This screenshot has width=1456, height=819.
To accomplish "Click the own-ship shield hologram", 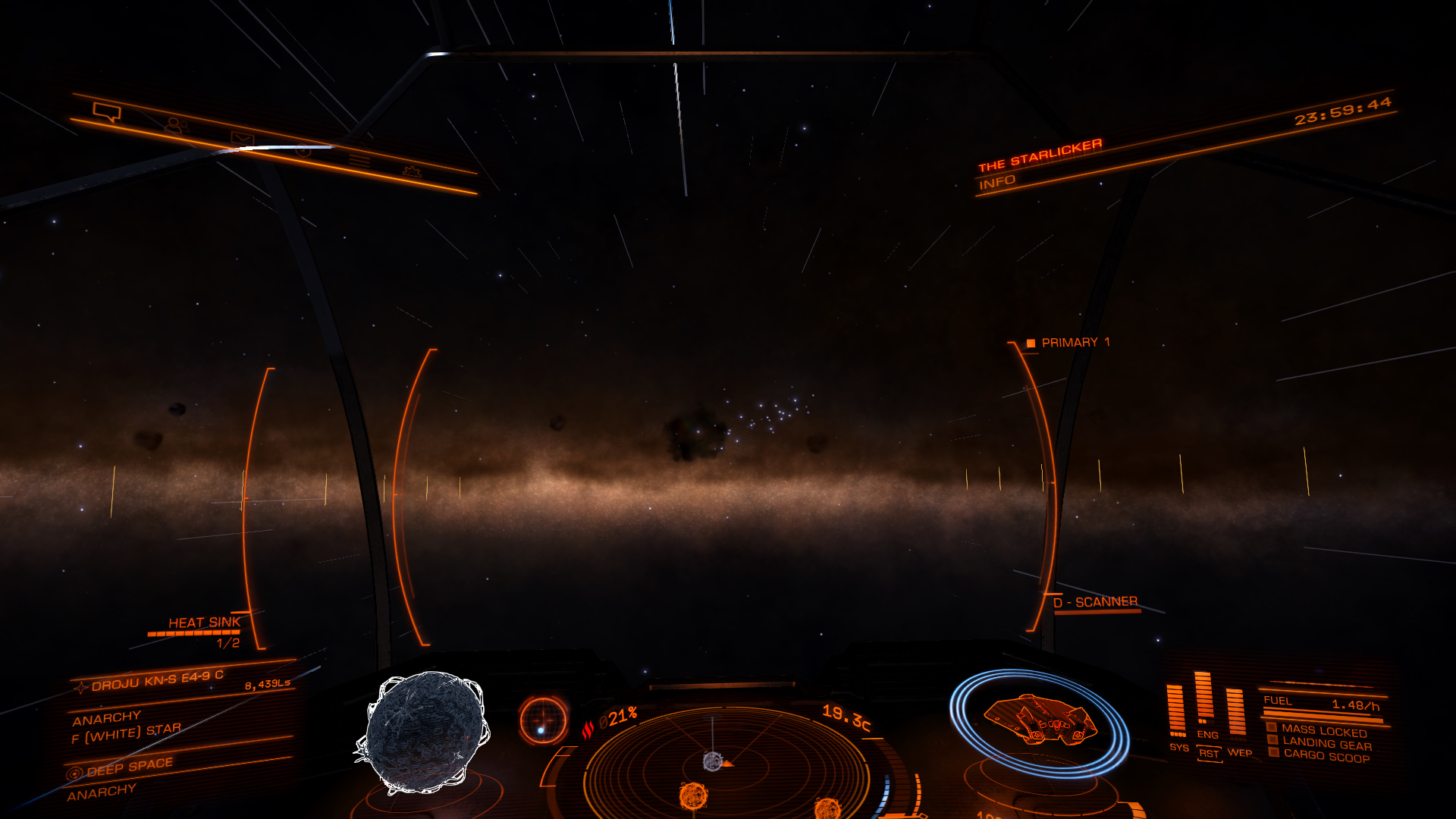I will [x=1039, y=721].
